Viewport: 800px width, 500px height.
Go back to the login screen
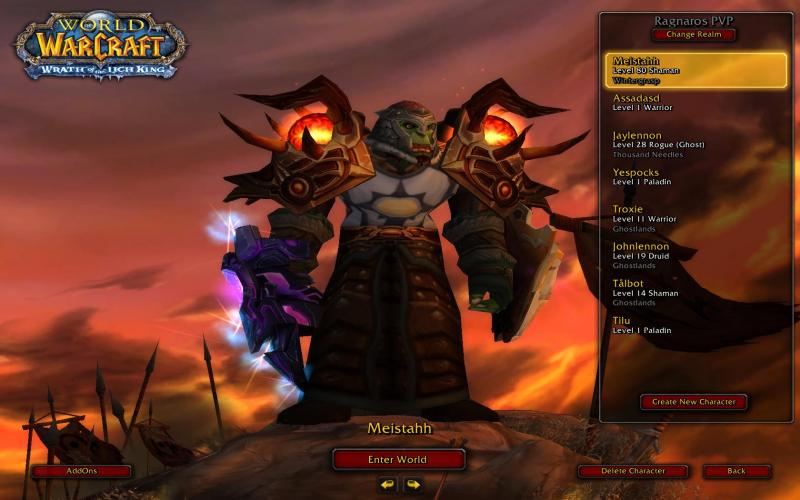coord(737,471)
